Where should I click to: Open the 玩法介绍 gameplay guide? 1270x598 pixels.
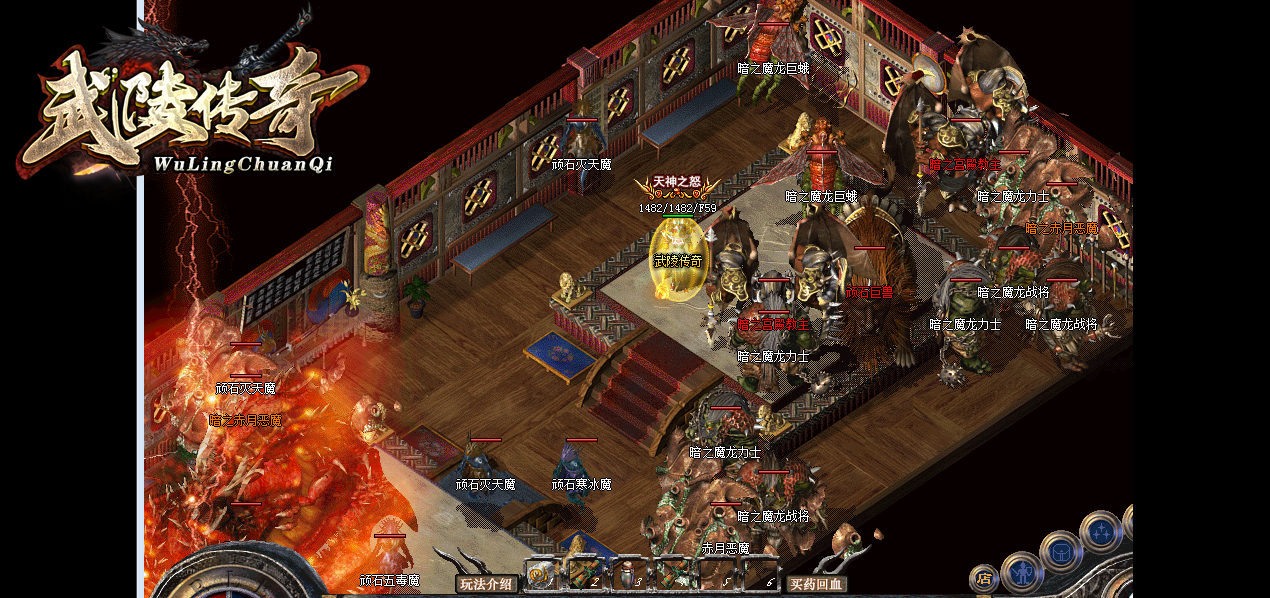point(487,584)
